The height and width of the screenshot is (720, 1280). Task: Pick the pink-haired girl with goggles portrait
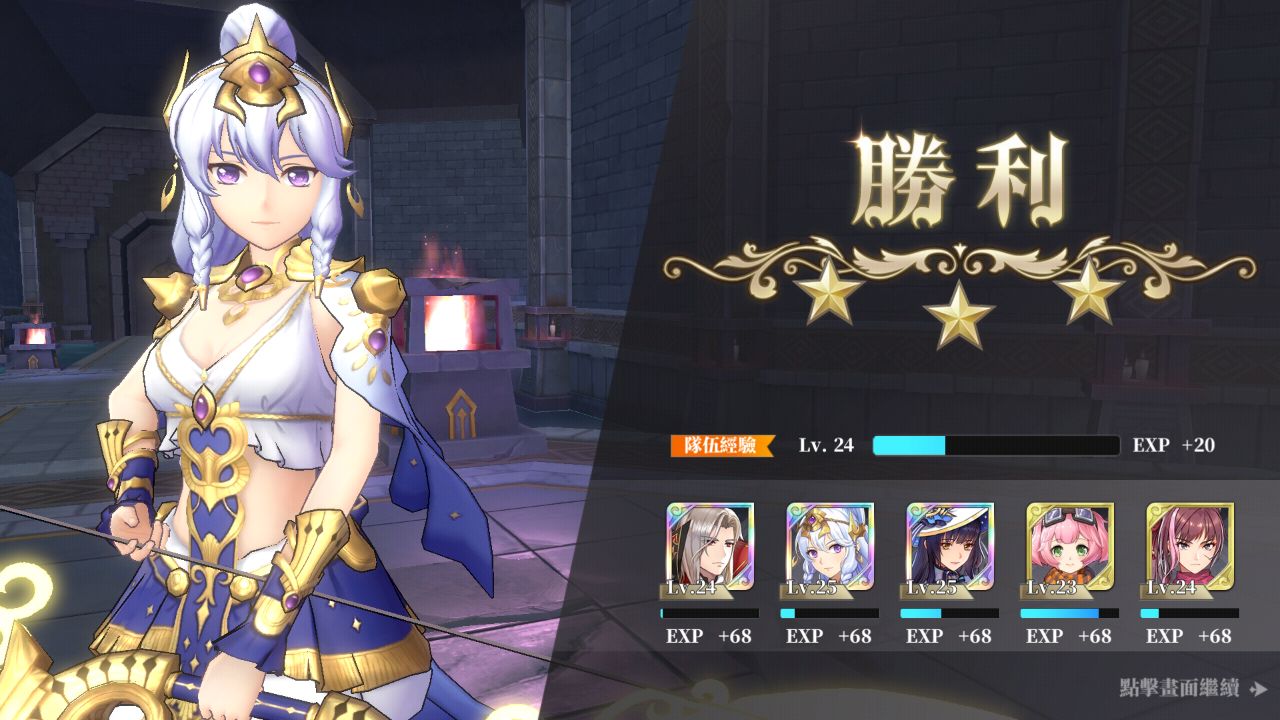1070,546
